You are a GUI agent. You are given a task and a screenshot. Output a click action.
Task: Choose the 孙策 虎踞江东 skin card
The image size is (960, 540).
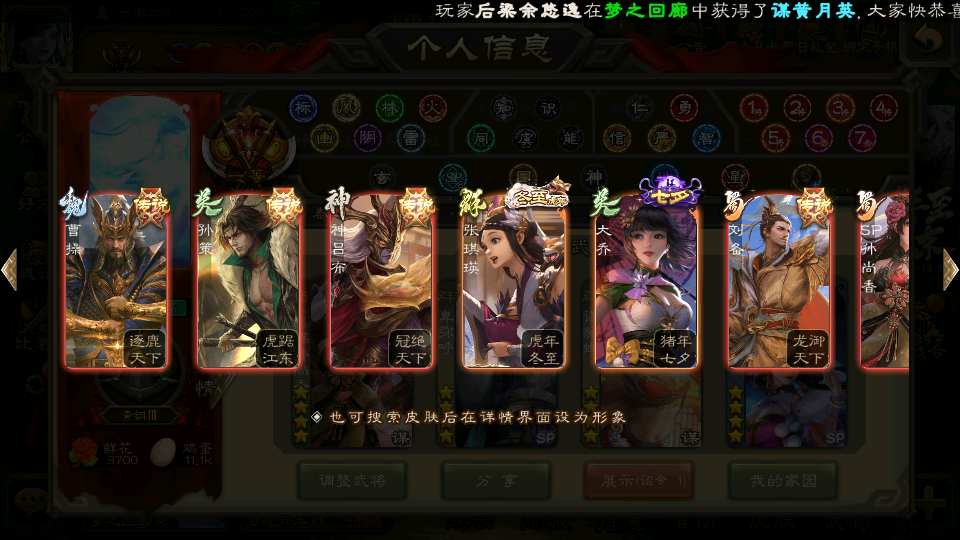pos(248,282)
